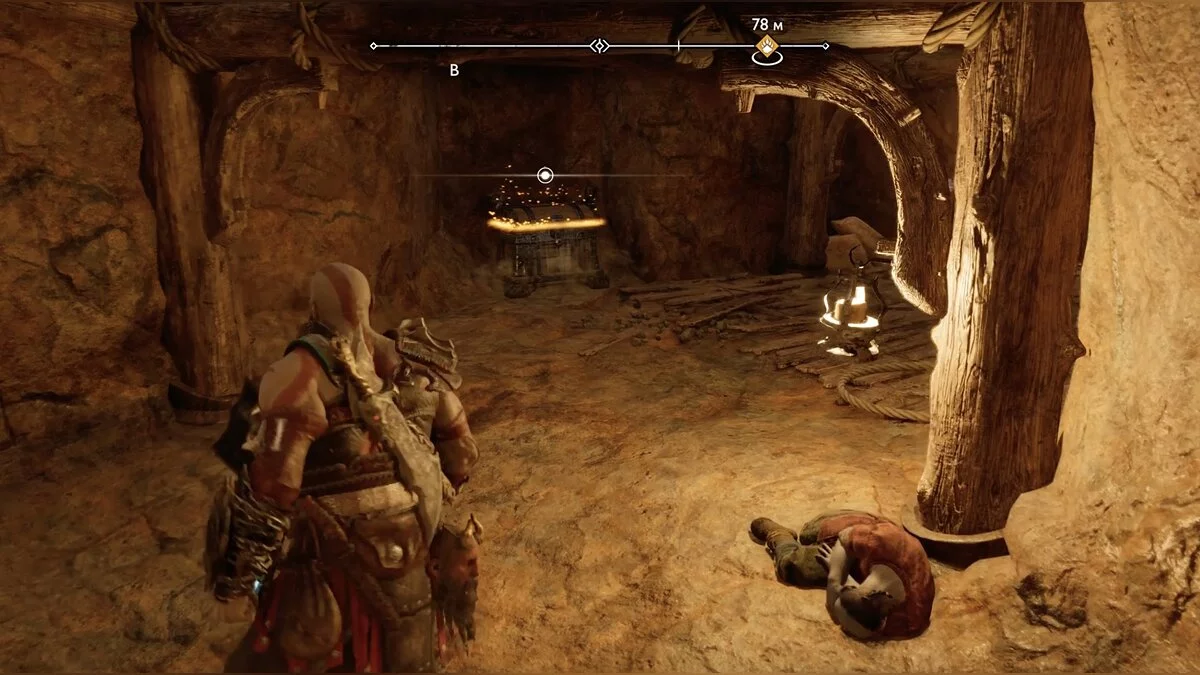Select the white diamond marker on compass
Viewport: 1200px width, 675px height.
click(599, 46)
